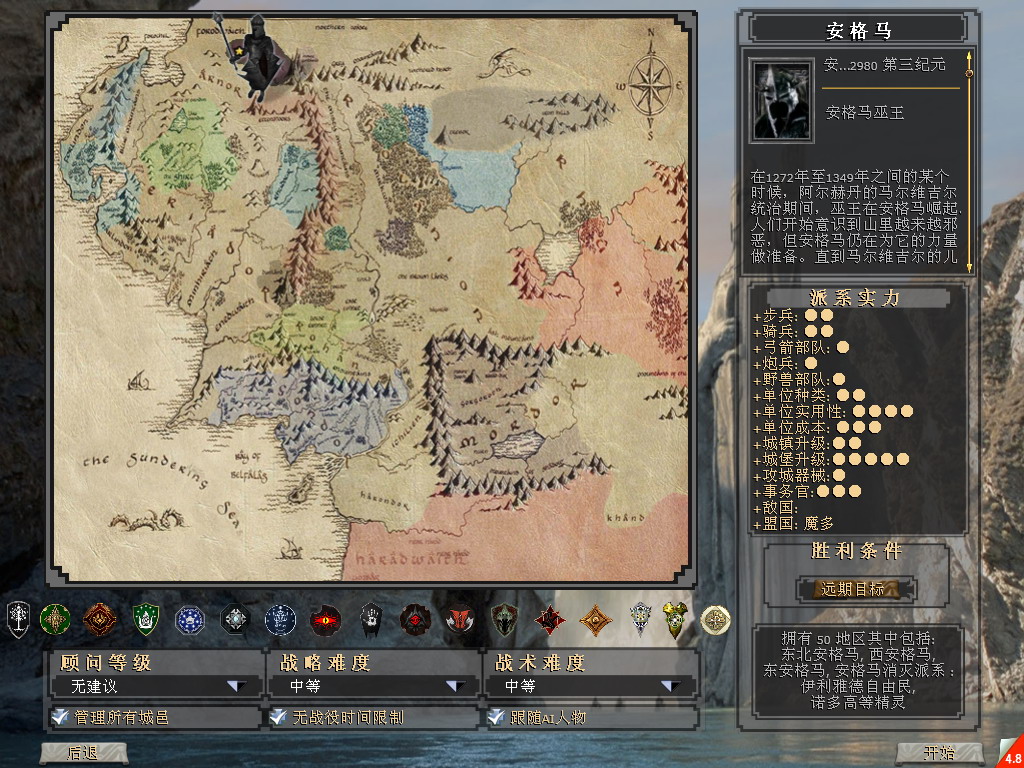Choose the red flaming eye faction emblem
The height and width of the screenshot is (768, 1024).
(325, 620)
